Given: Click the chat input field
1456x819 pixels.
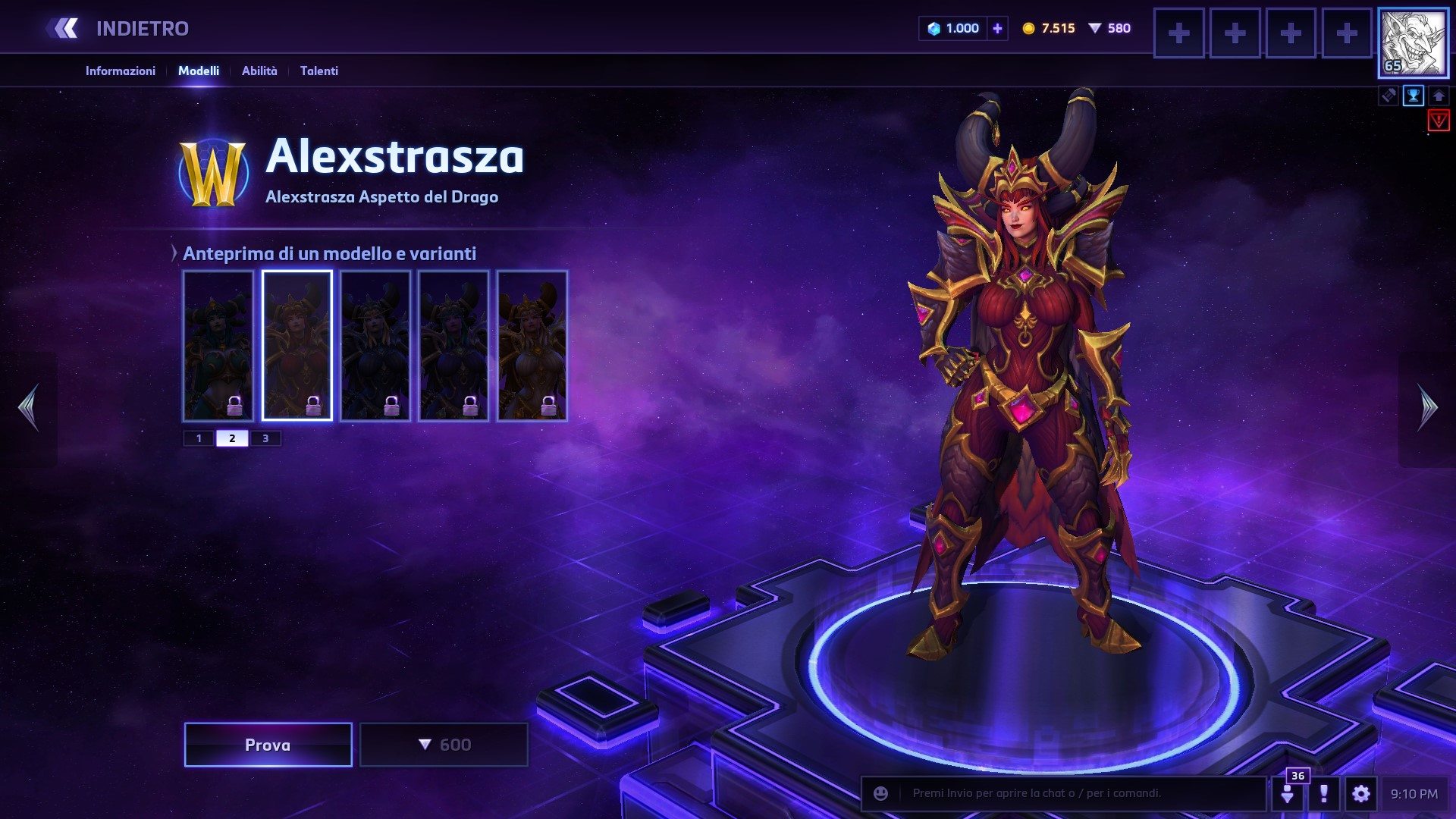Looking at the screenshot, I should tap(1077, 793).
